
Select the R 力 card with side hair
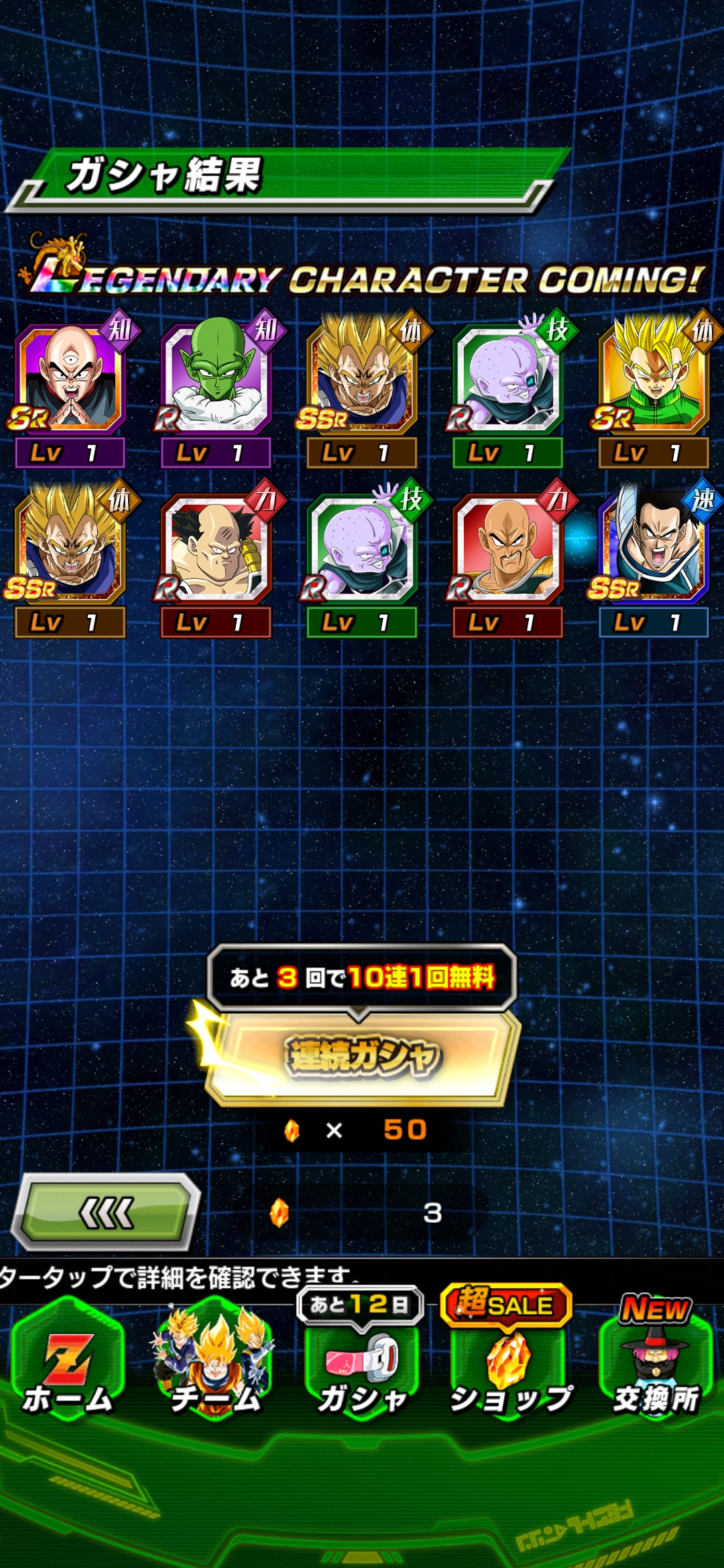(x=216, y=549)
